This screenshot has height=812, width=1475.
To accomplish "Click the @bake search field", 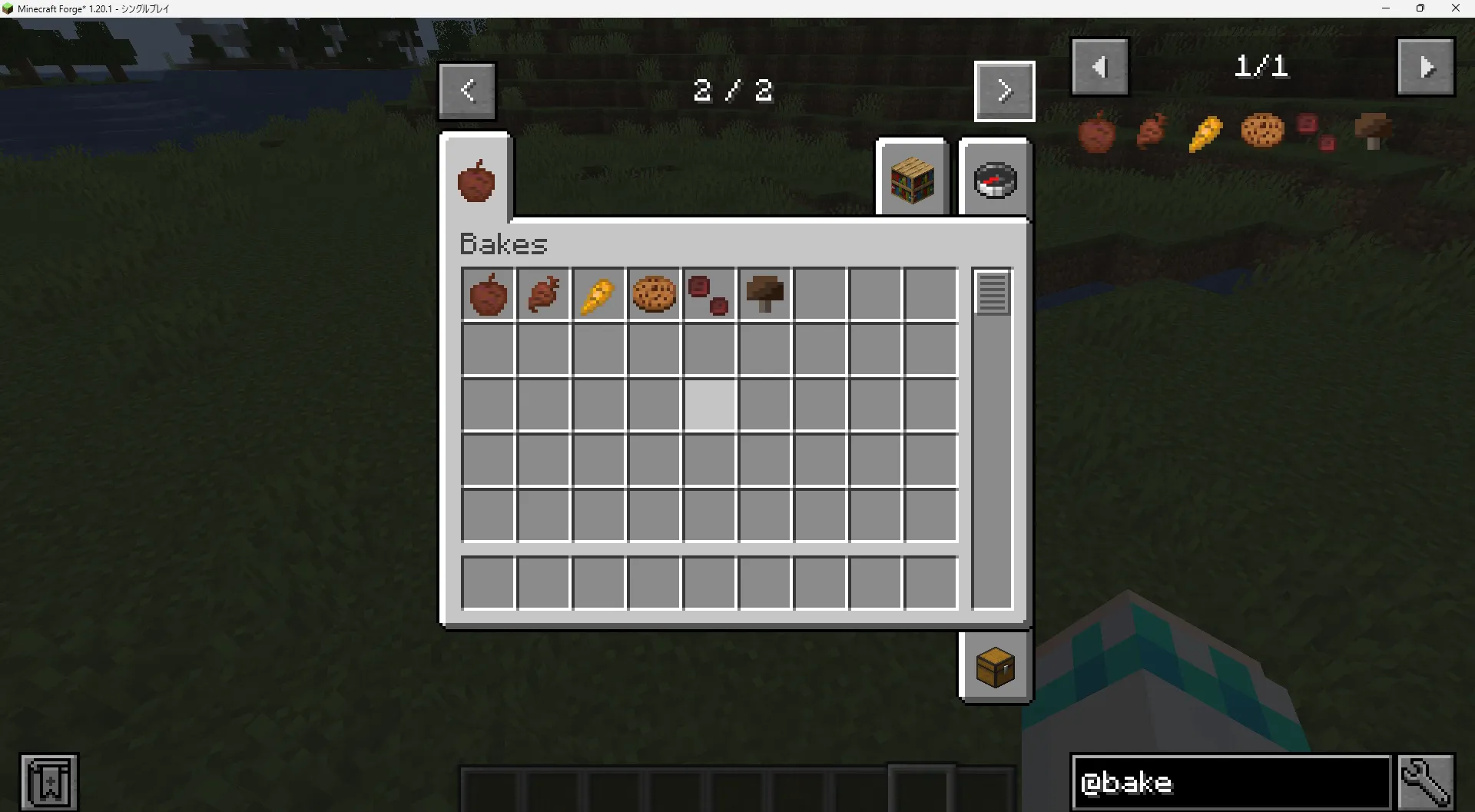I will tap(1229, 782).
